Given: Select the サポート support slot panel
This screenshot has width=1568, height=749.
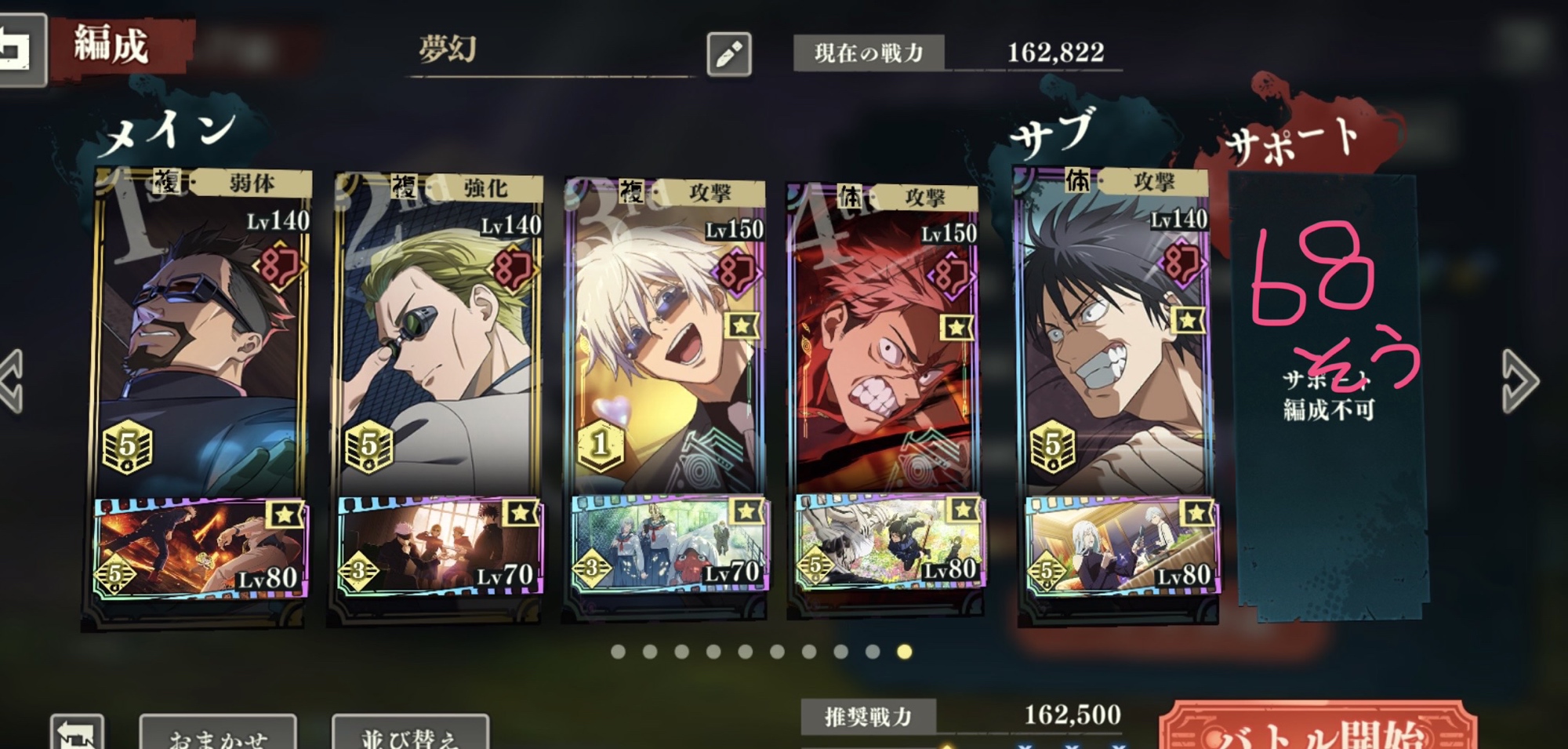Looking at the screenshot, I should (x=1330, y=392).
